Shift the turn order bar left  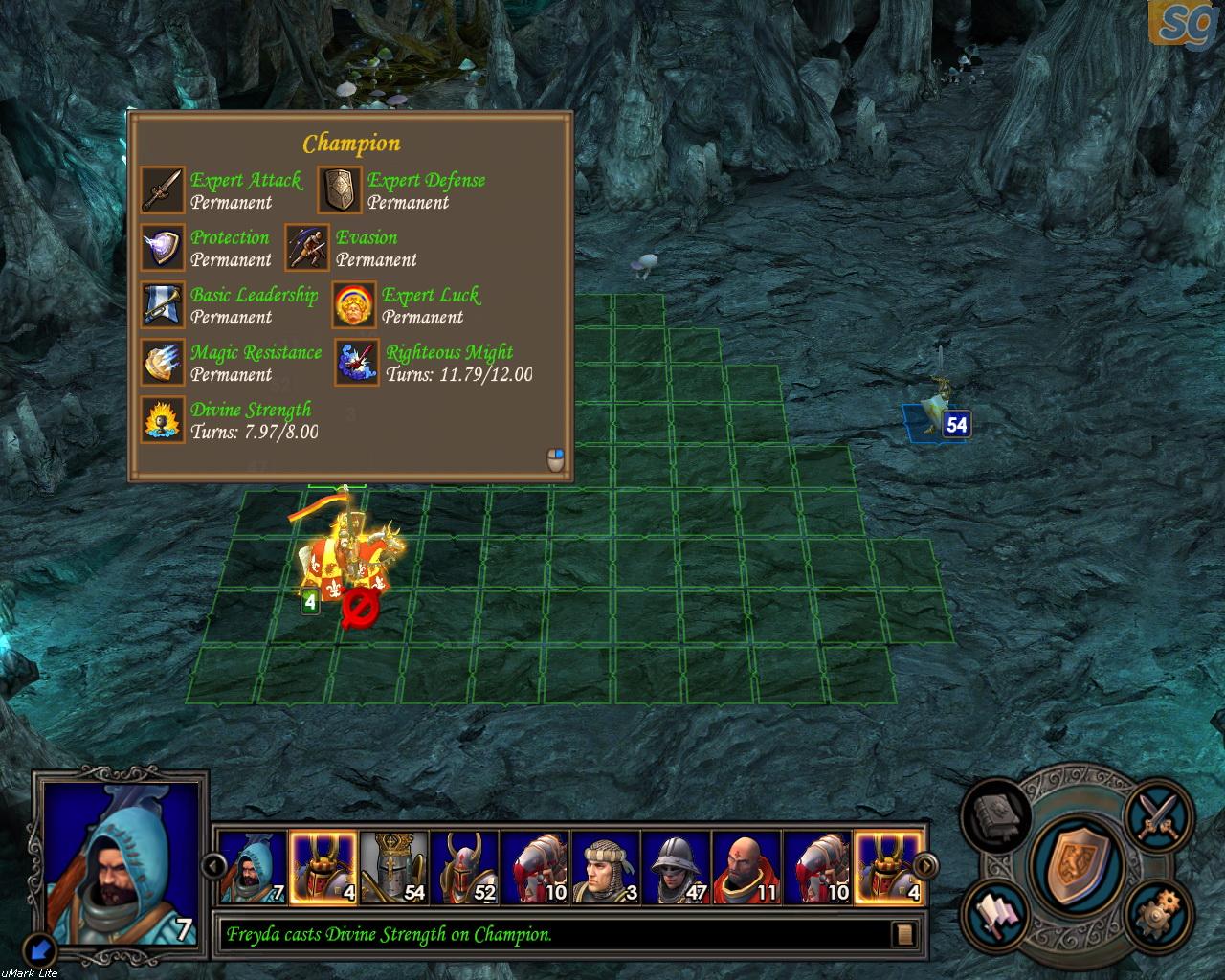(213, 867)
